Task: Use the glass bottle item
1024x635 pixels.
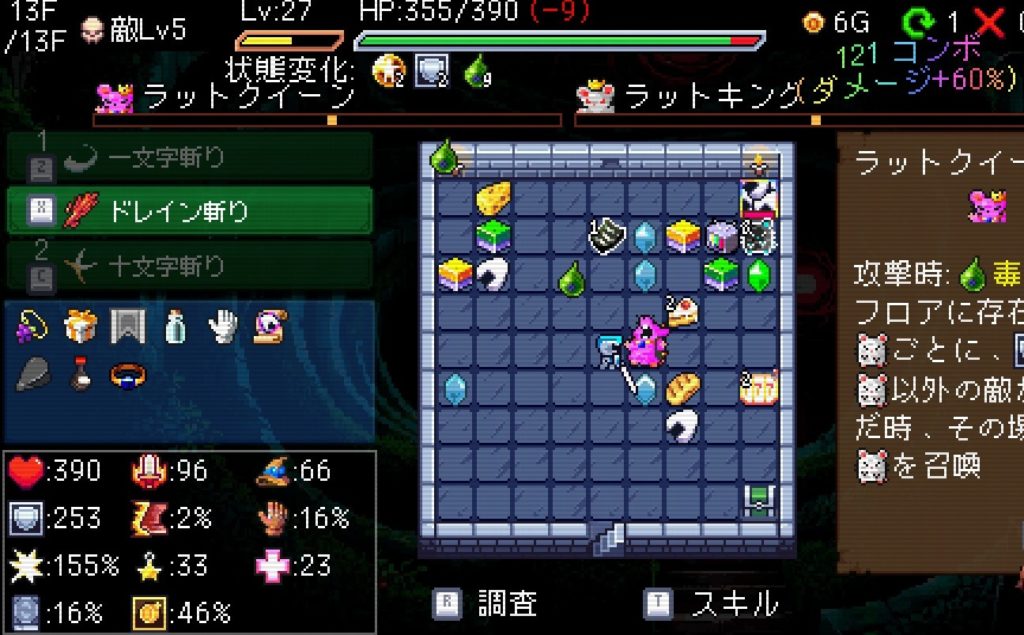Action: tap(176, 325)
